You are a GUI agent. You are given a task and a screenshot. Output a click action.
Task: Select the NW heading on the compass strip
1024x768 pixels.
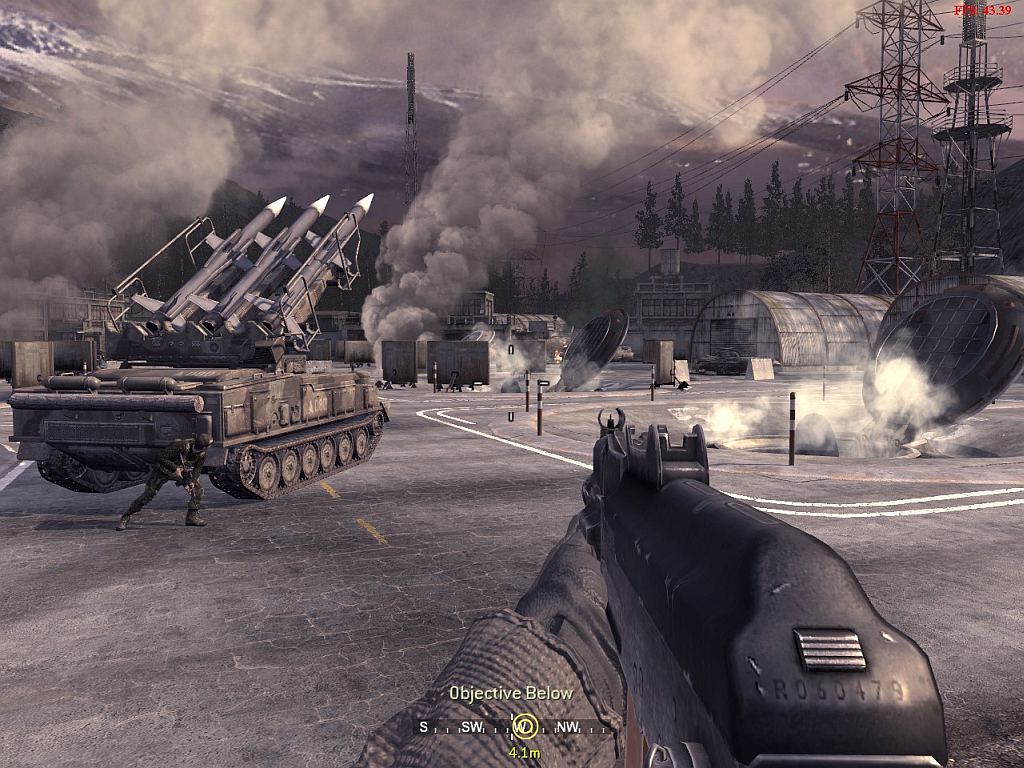[x=567, y=727]
